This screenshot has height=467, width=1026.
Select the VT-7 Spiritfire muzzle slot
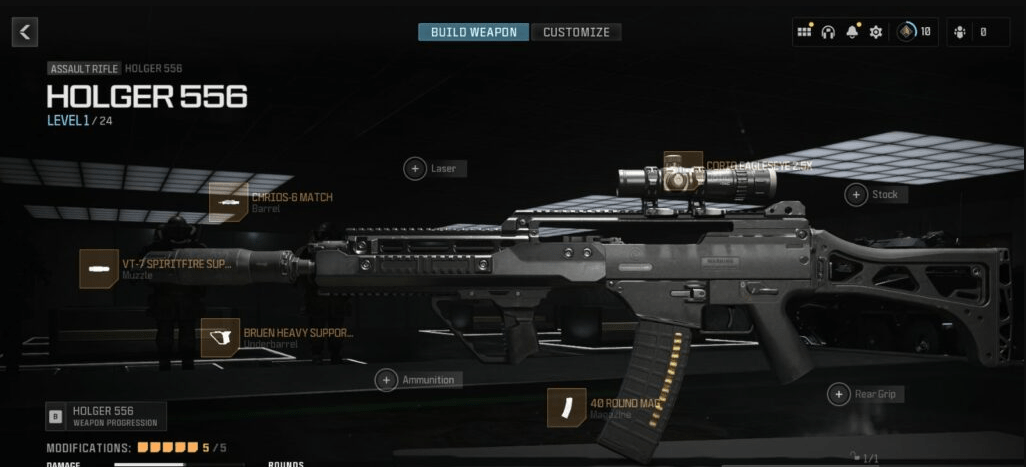(x=99, y=269)
